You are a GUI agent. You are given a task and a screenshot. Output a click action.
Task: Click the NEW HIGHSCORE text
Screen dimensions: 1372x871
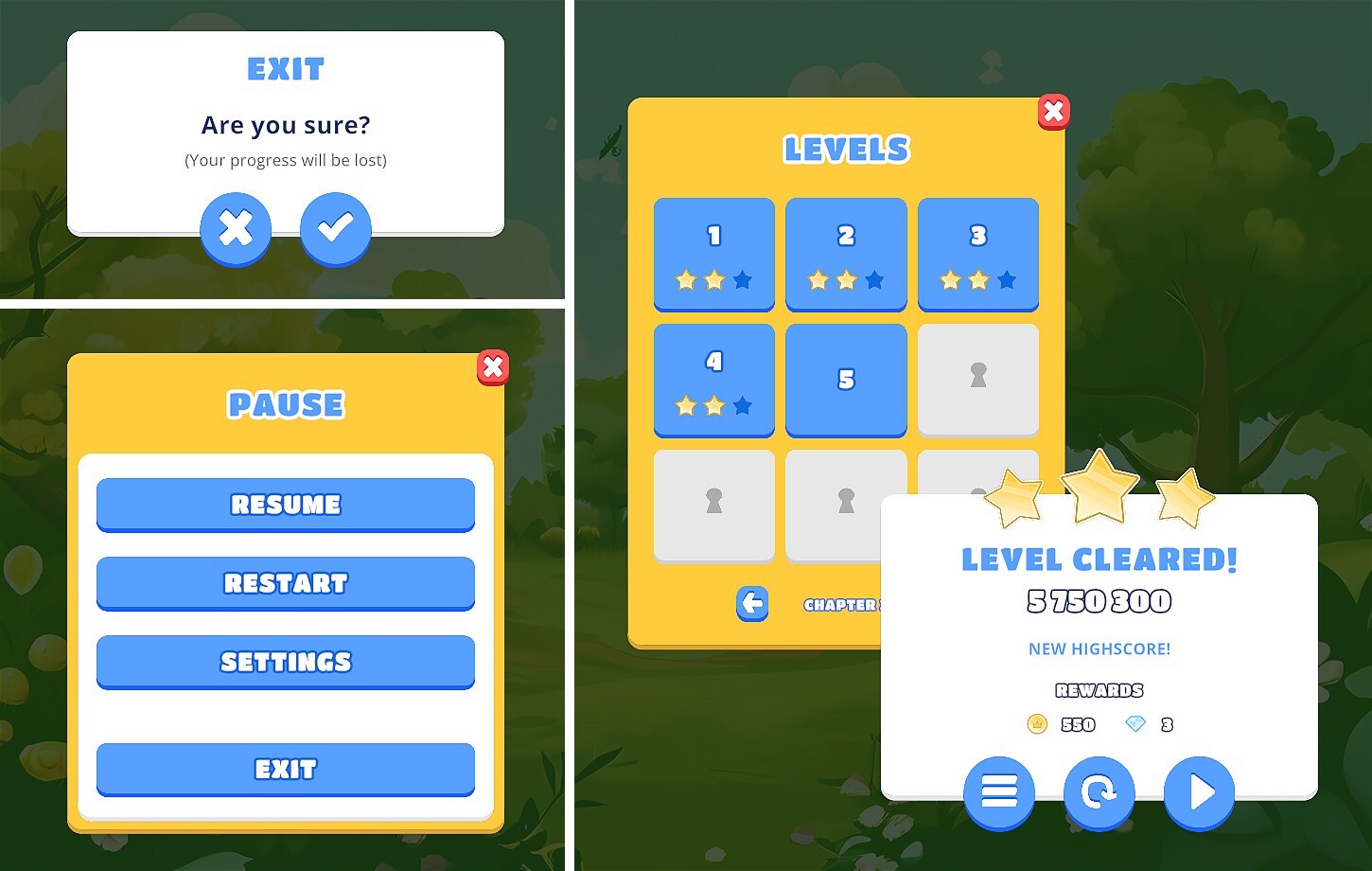pos(1099,649)
